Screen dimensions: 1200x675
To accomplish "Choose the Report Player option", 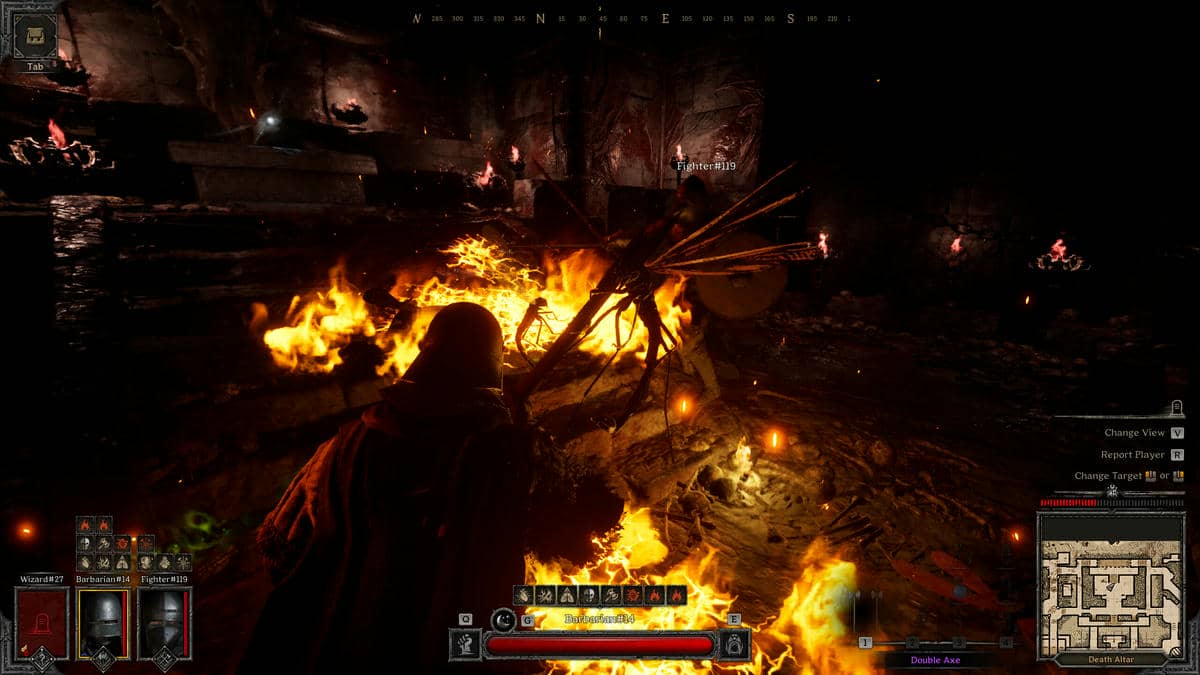I will coord(1134,455).
